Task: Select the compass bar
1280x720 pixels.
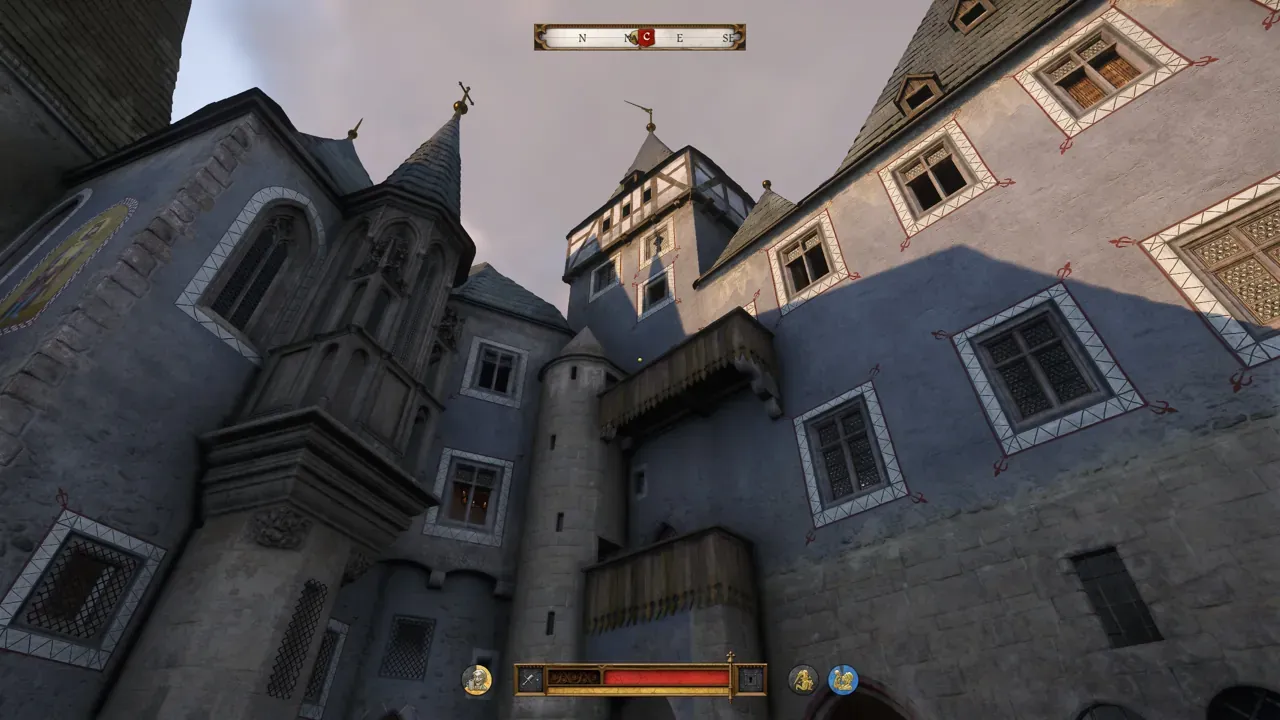Action: point(639,38)
